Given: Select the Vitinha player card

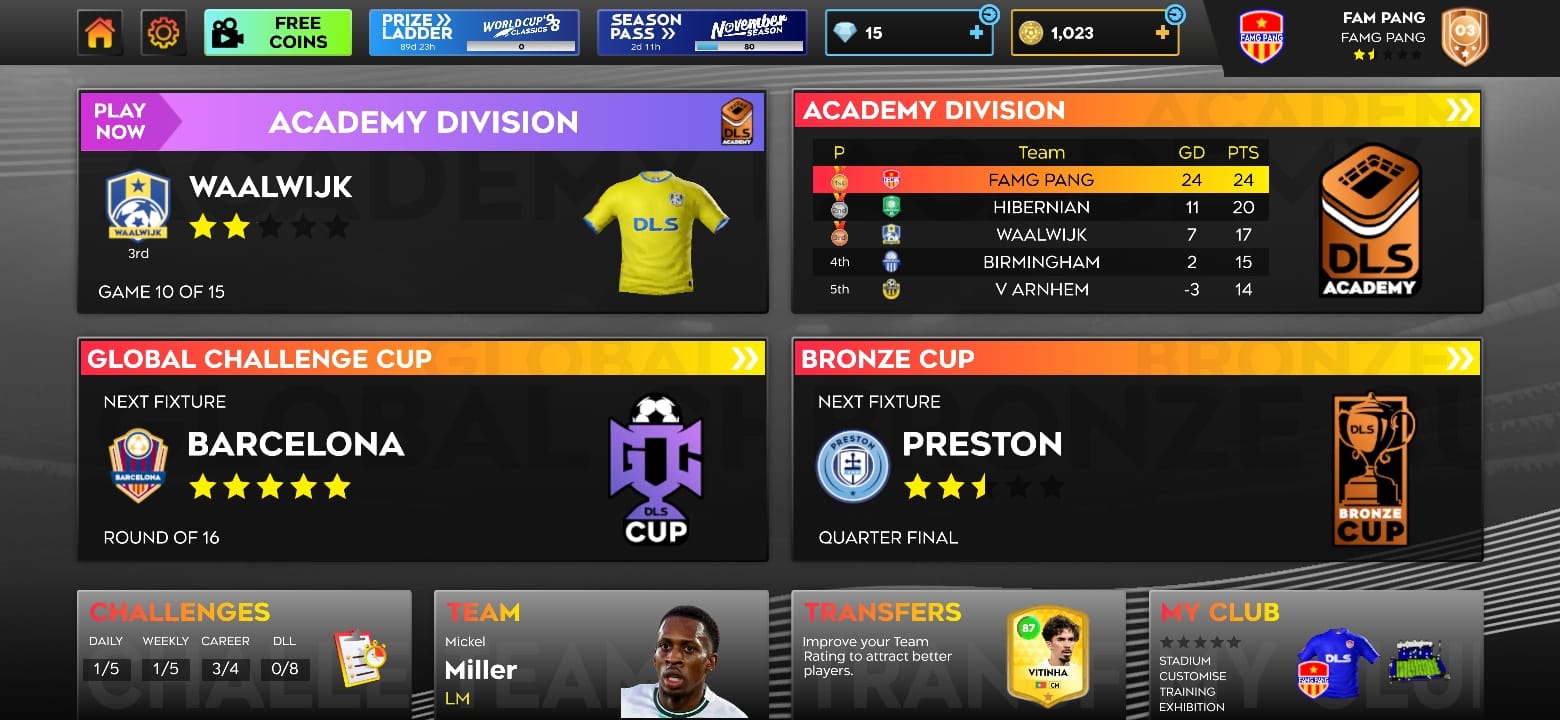Looking at the screenshot, I should pos(1047,654).
